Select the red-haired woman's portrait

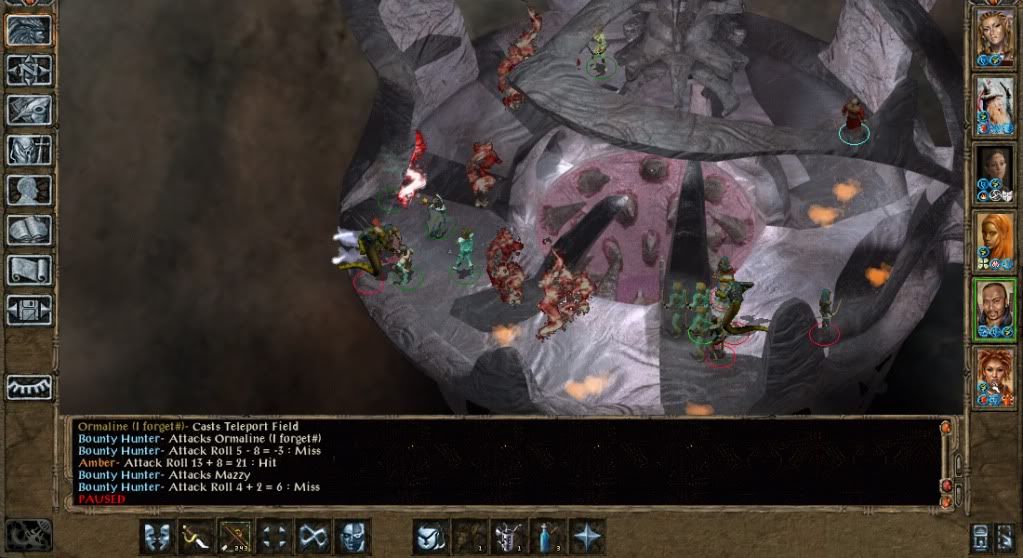click(x=995, y=372)
